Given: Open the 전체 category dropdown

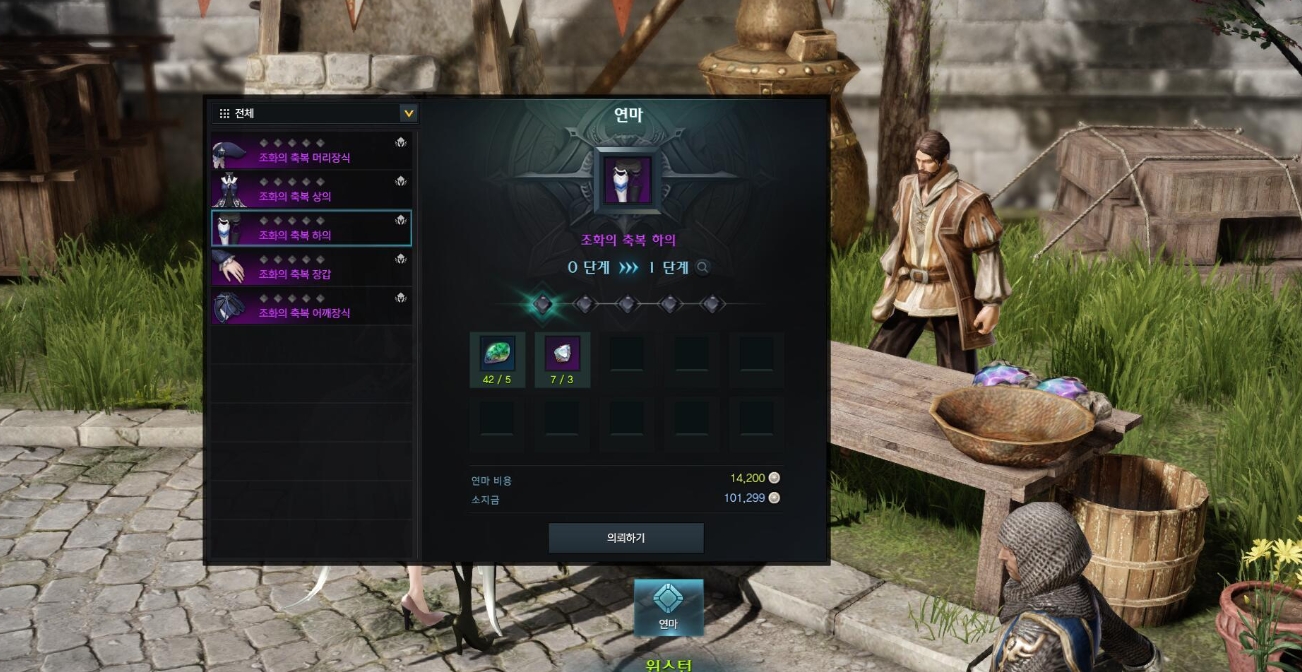Looking at the screenshot, I should (x=408, y=113).
